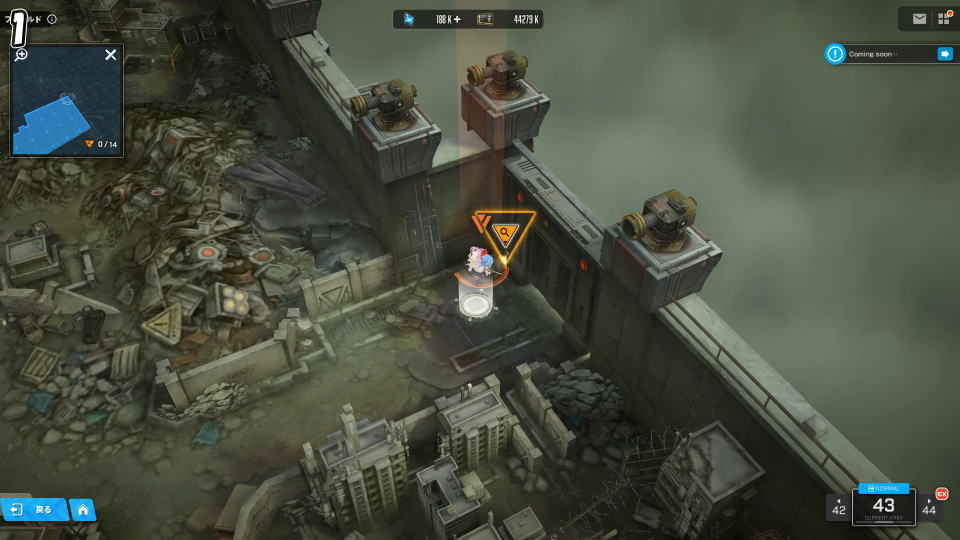Close the minimap panel
Screen dimensions: 960x540
coord(111,55)
